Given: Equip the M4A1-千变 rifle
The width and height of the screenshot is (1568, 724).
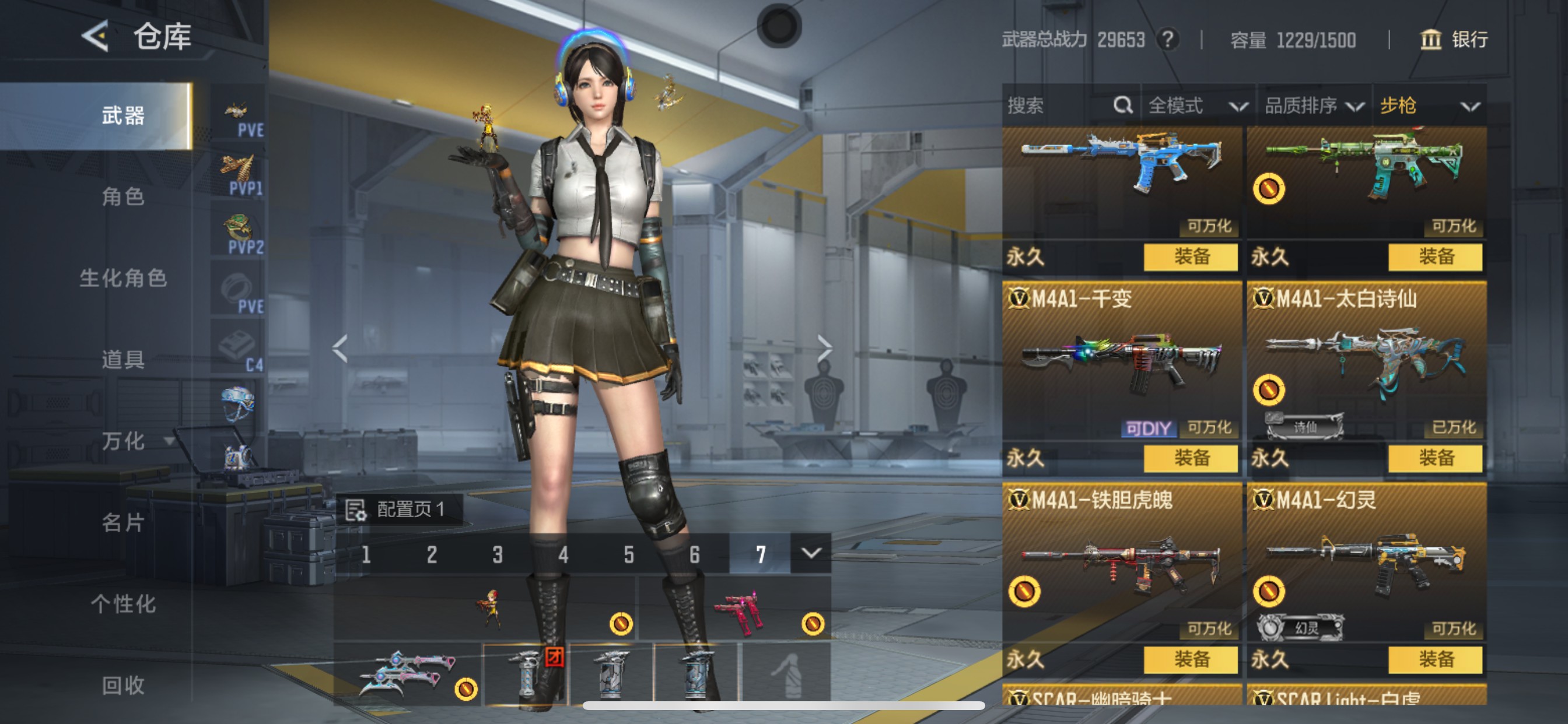Looking at the screenshot, I should (x=1190, y=458).
